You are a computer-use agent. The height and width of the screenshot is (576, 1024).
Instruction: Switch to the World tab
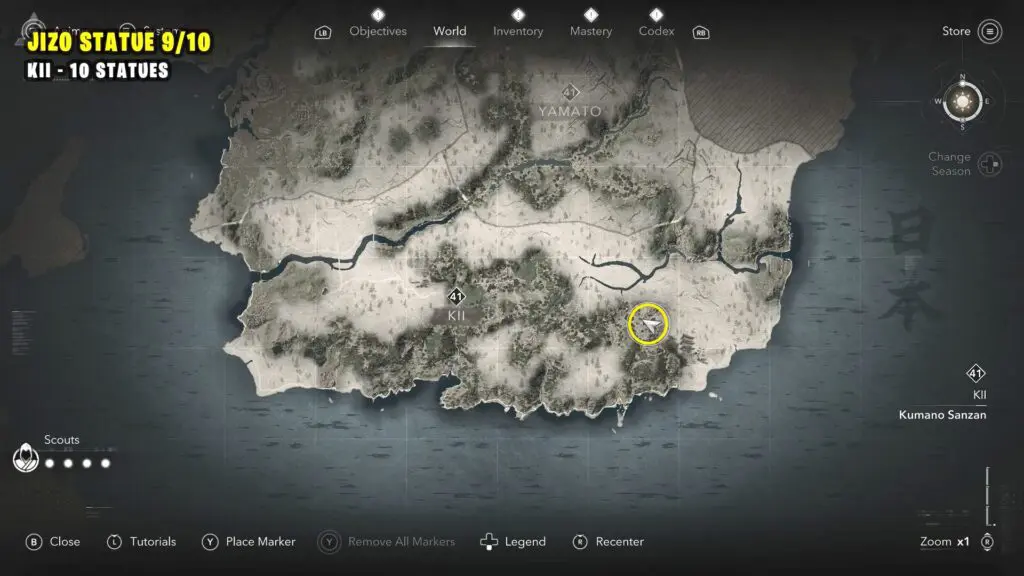click(x=449, y=31)
